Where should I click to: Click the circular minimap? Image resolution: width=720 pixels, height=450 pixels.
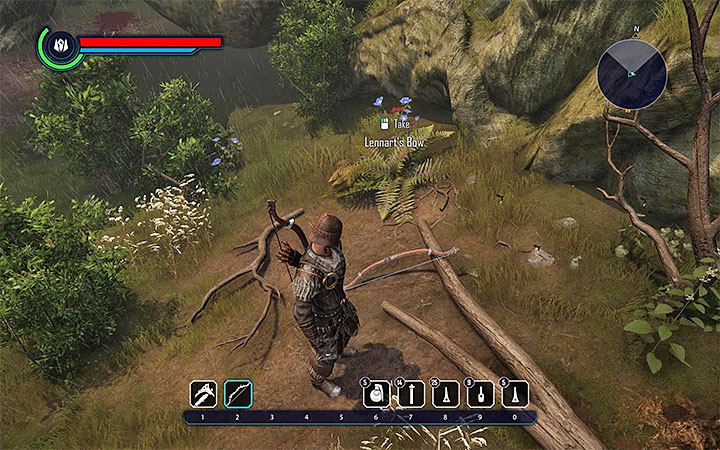click(632, 74)
